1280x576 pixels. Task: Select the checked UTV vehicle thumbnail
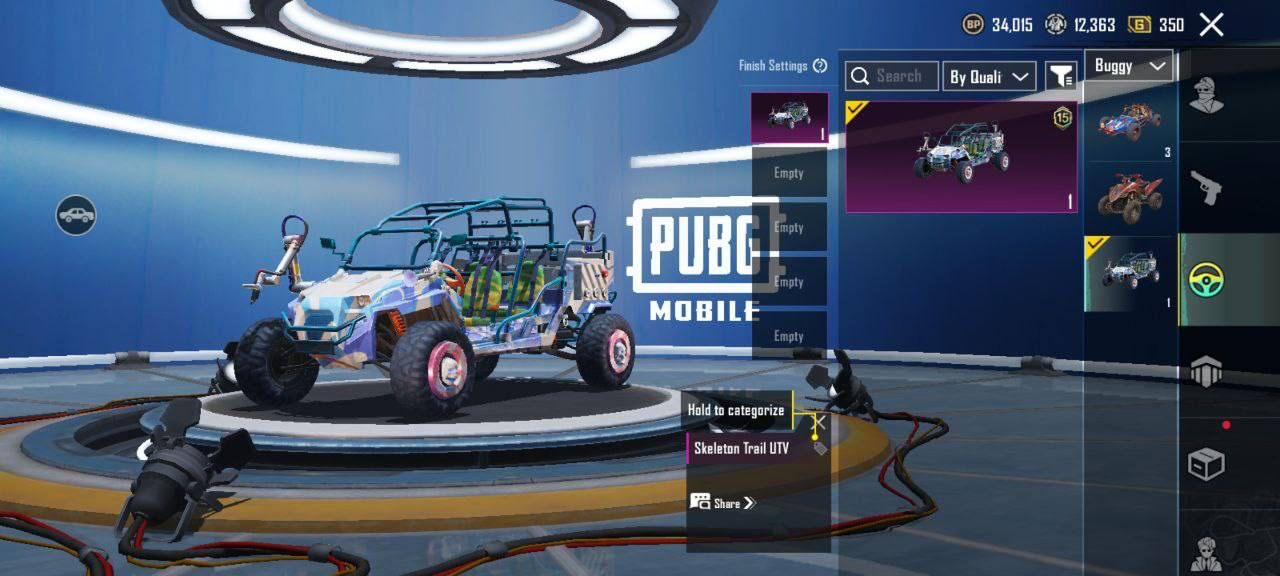pos(1130,273)
